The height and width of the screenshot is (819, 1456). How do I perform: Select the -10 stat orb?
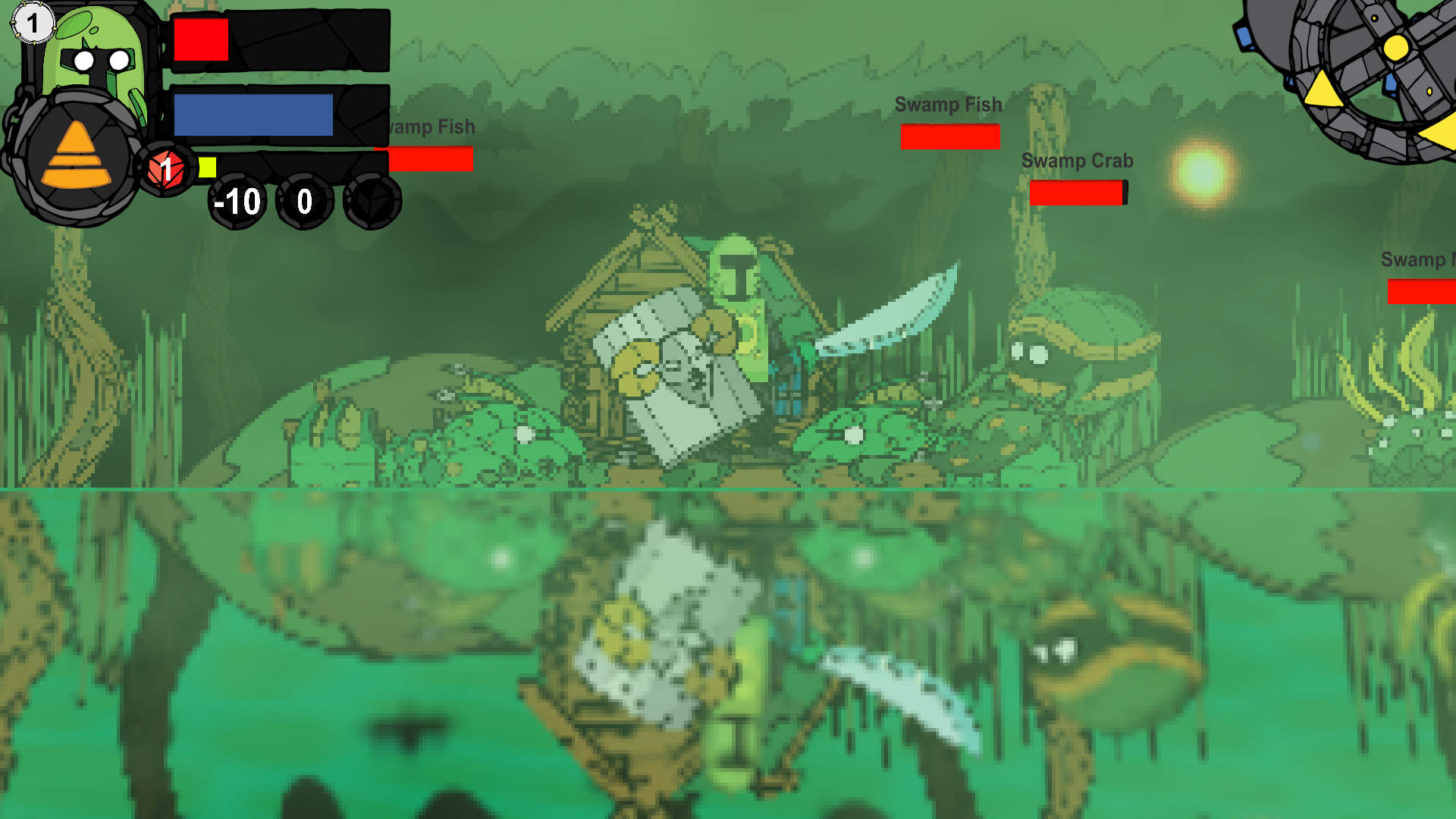click(x=235, y=202)
